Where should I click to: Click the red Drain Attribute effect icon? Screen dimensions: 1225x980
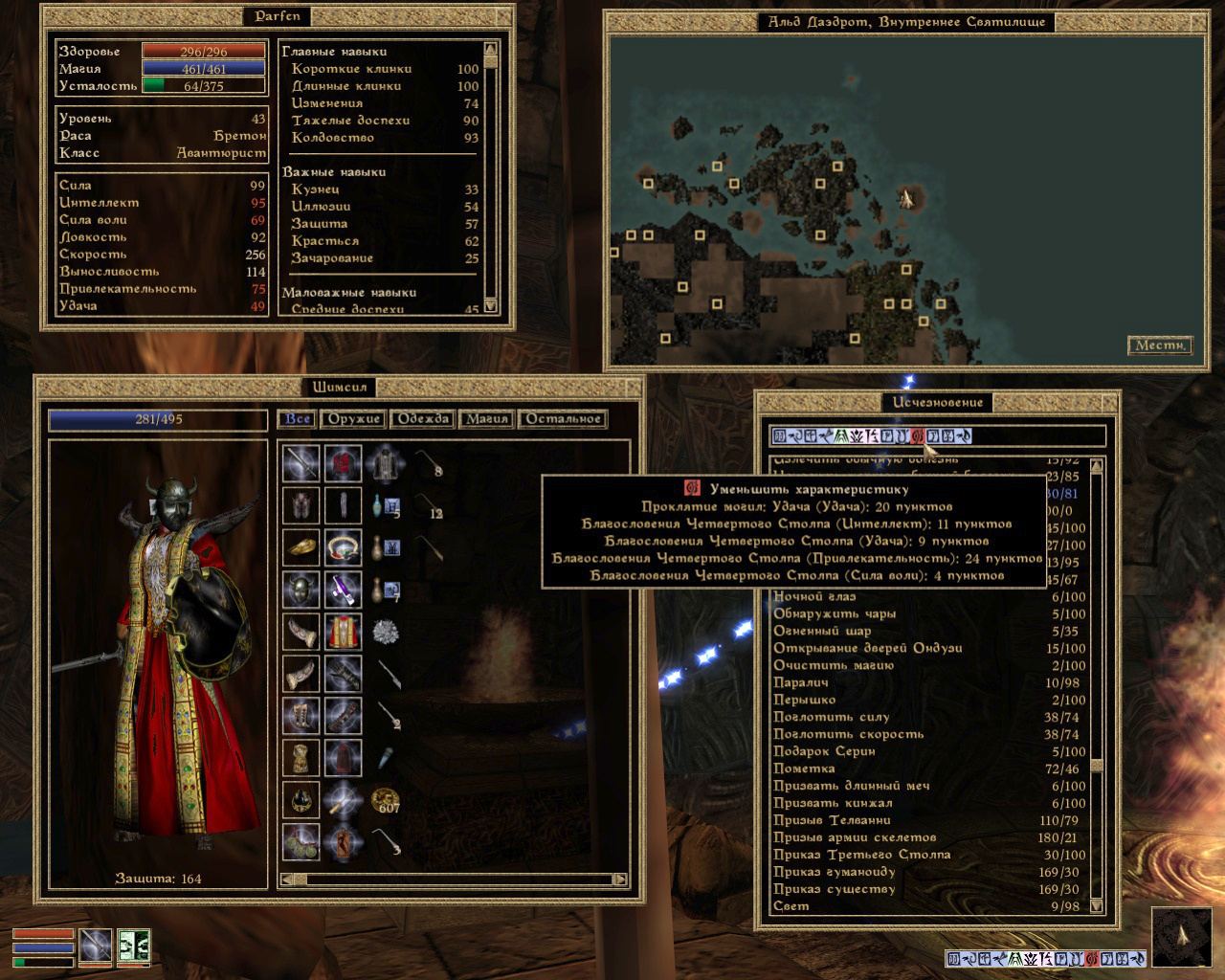click(x=917, y=436)
